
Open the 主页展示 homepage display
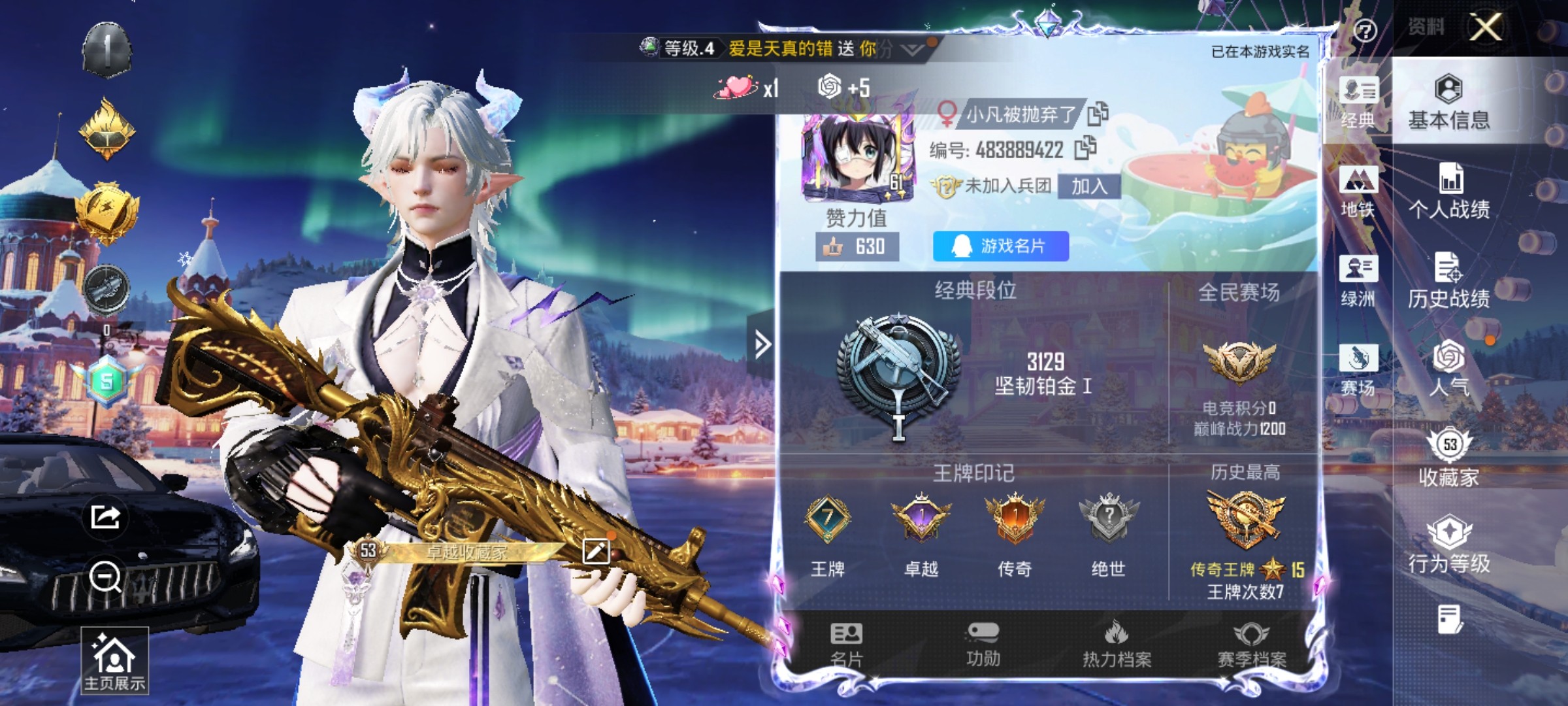coord(114,660)
